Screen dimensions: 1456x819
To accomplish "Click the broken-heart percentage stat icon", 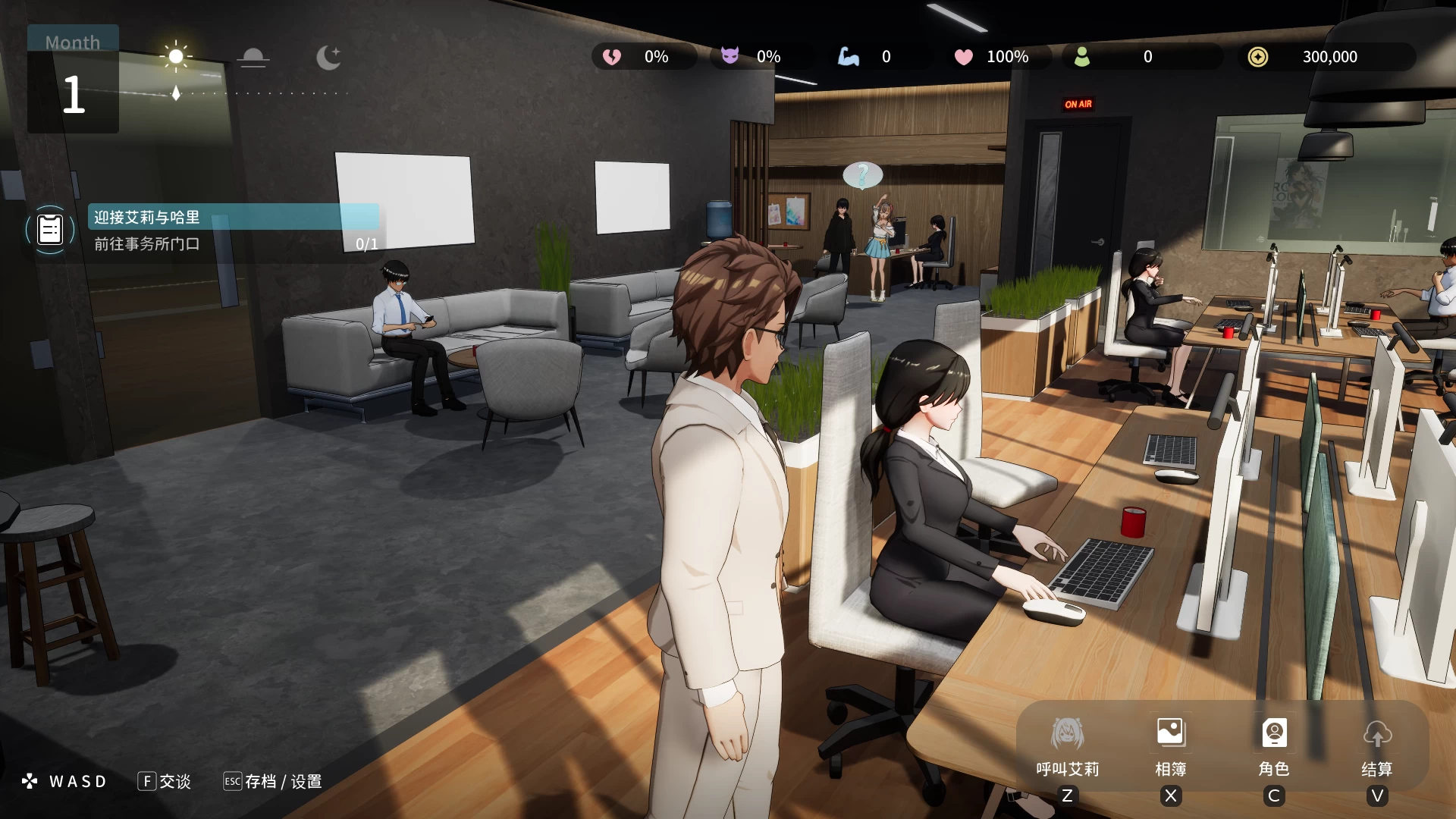I will point(613,56).
